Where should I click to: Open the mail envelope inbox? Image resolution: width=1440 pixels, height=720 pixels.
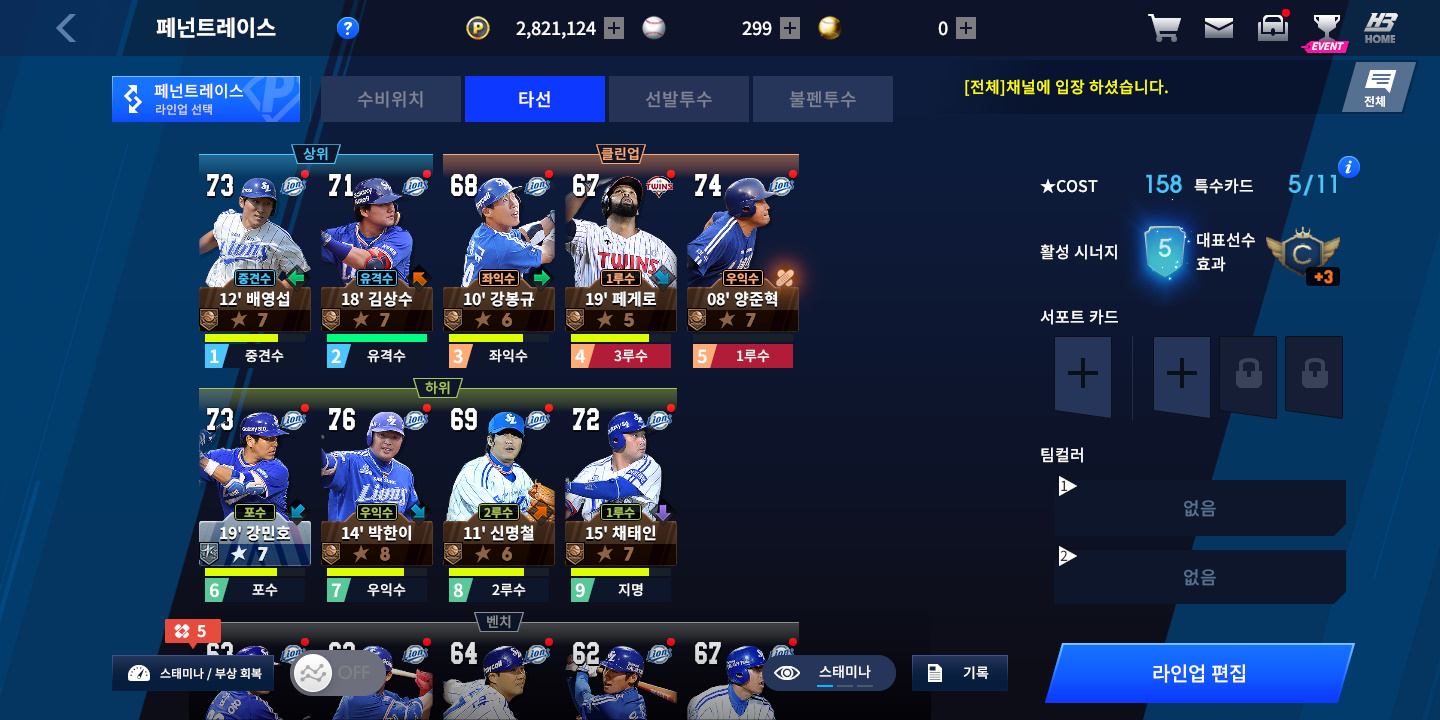1218,28
